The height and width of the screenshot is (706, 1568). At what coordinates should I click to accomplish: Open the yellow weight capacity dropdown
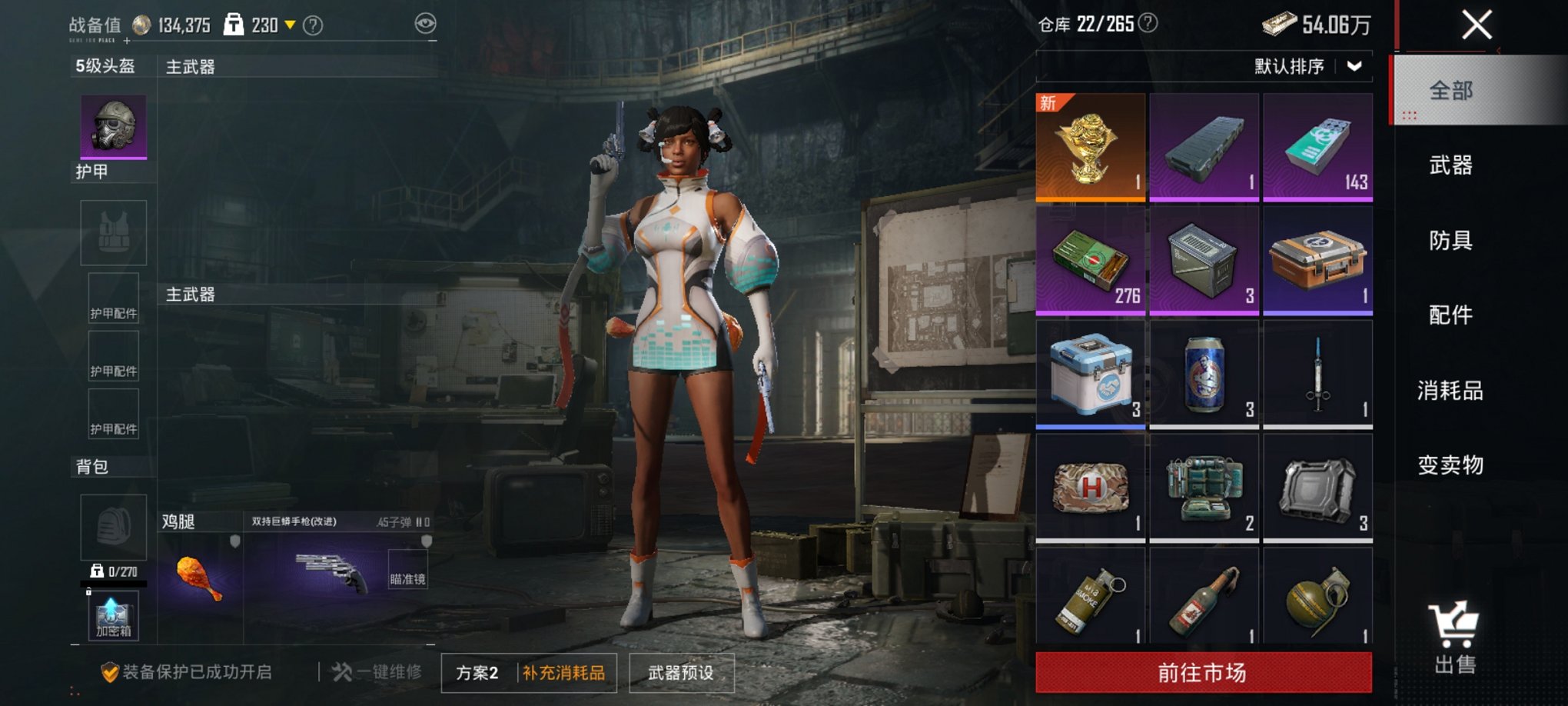[x=289, y=24]
